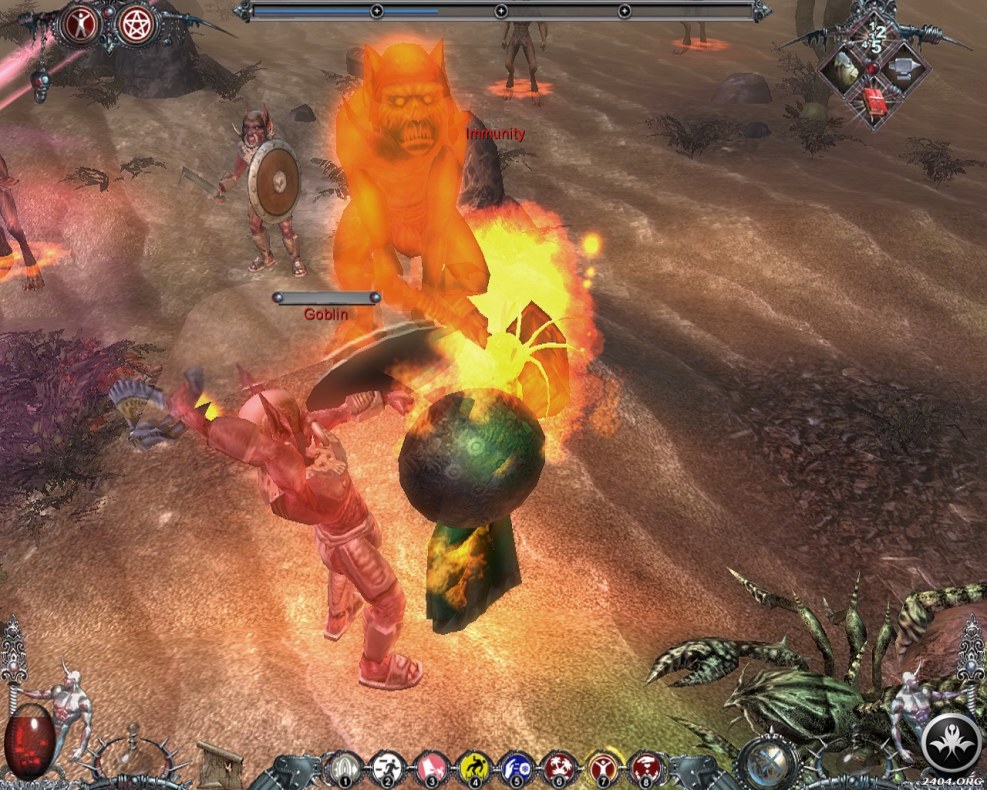Click the red pentagram icon

tap(133, 26)
